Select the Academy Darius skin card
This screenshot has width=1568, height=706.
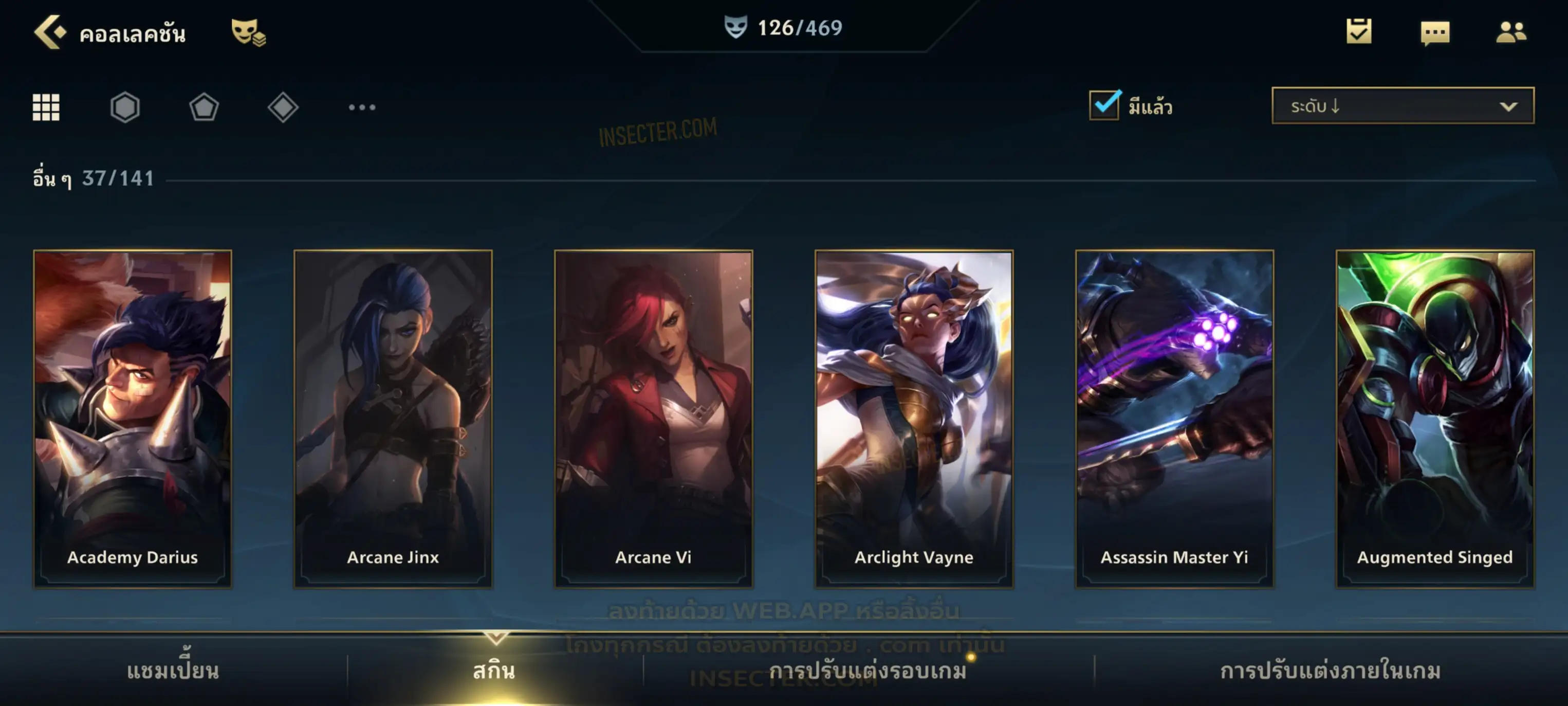[133, 419]
